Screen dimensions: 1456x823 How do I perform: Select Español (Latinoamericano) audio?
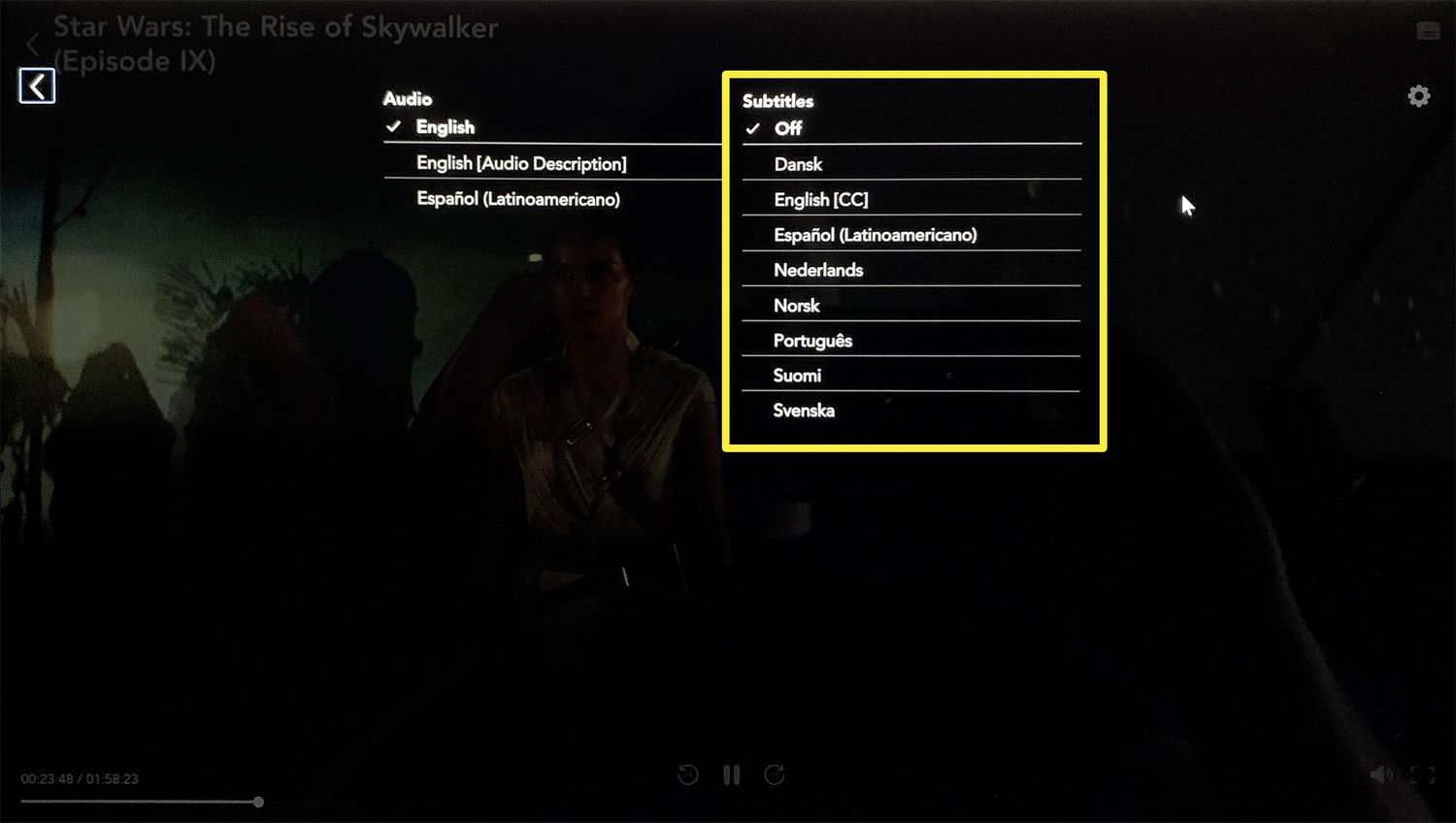click(518, 199)
